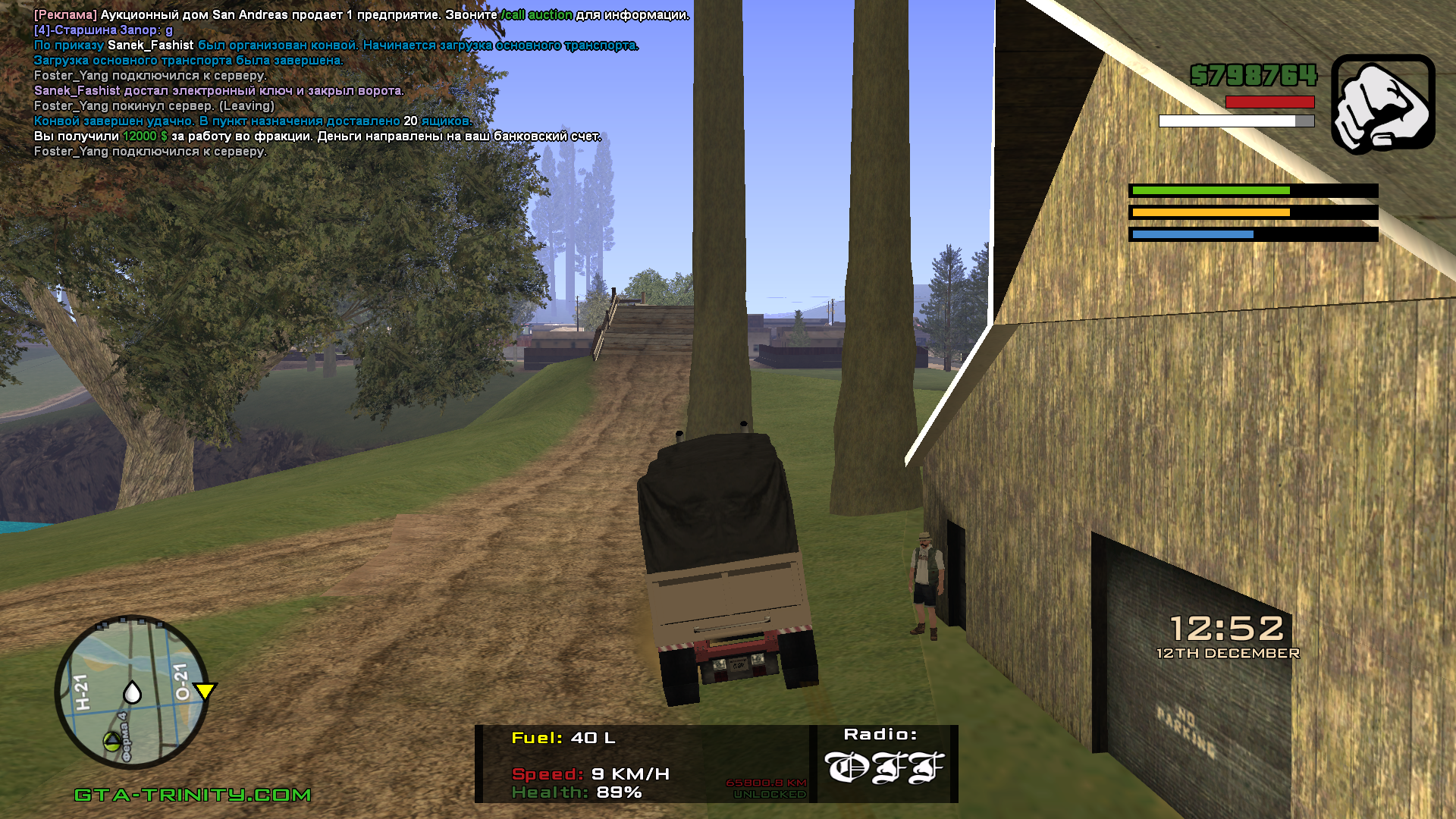
Task: Open the GTA-TRINITY.COM watermark link
Action: [x=193, y=795]
